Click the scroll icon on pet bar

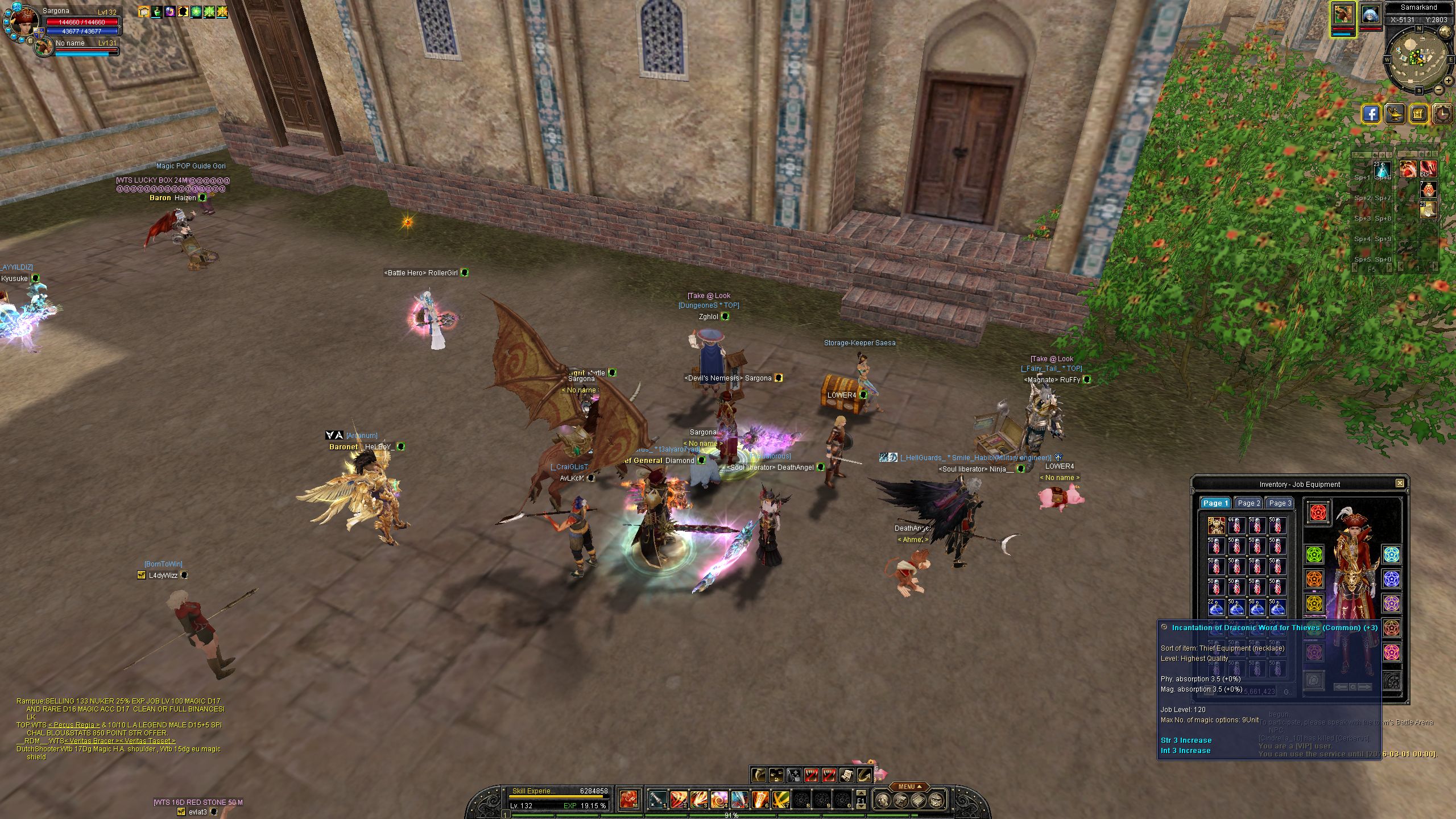(x=846, y=775)
